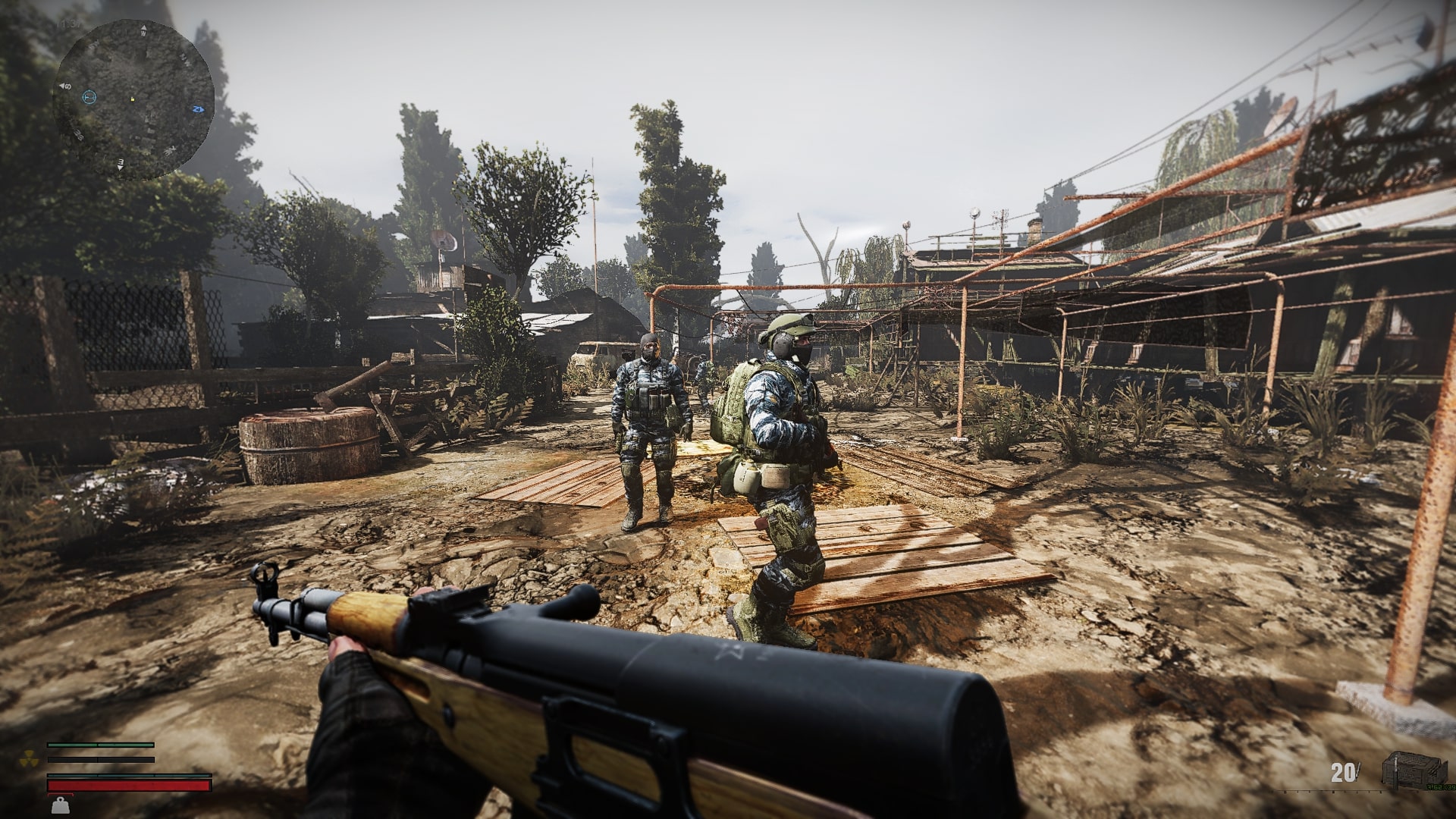The width and height of the screenshot is (1456, 819).
Task: Select the cyan circular marker on minimap
Action: 89,96
